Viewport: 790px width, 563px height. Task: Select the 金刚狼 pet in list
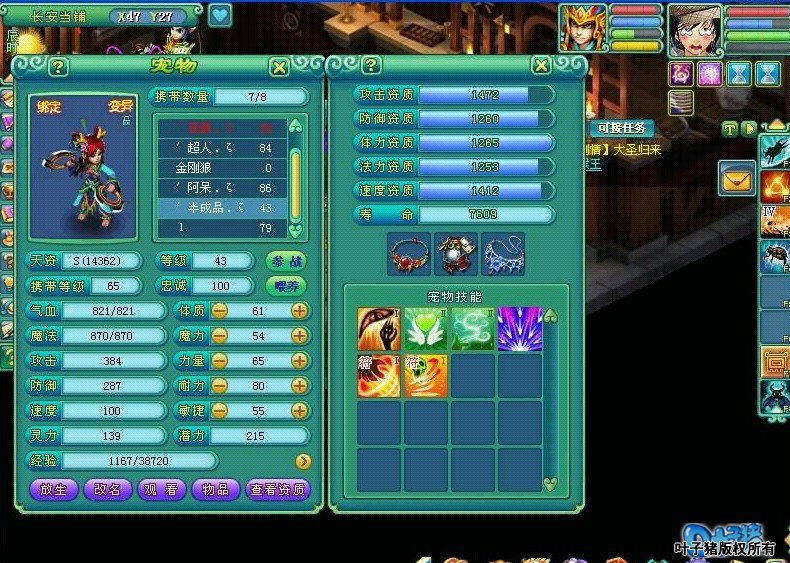[x=222, y=168]
